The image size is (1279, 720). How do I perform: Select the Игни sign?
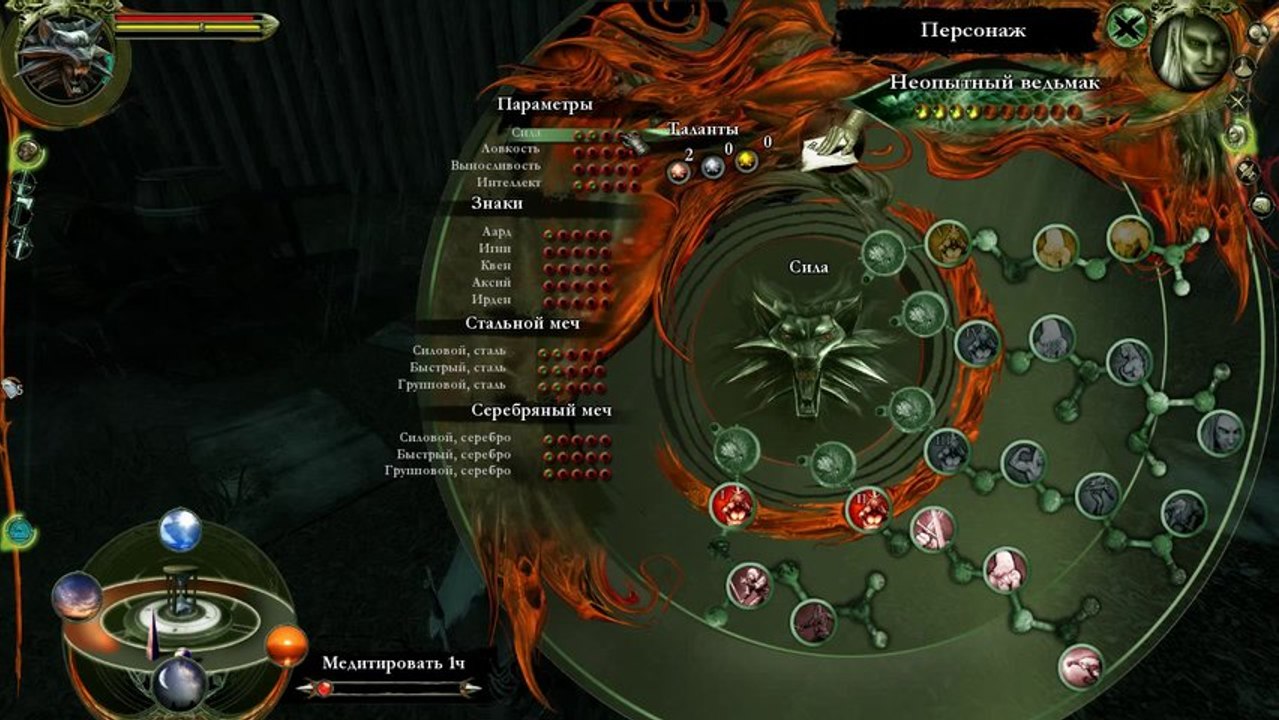coord(495,249)
